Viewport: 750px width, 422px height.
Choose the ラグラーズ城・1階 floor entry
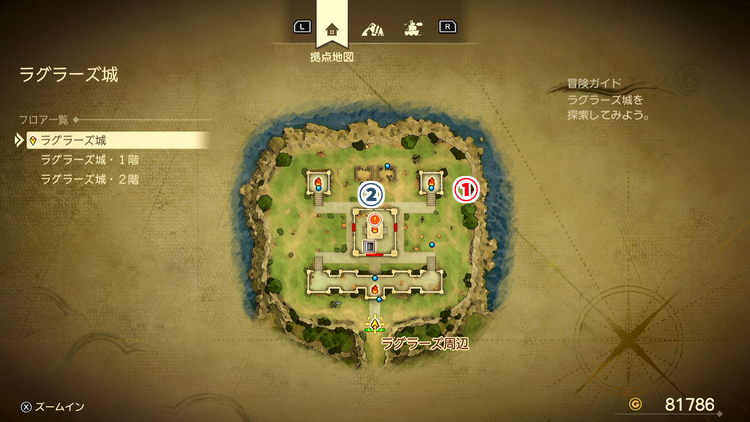[x=88, y=160]
